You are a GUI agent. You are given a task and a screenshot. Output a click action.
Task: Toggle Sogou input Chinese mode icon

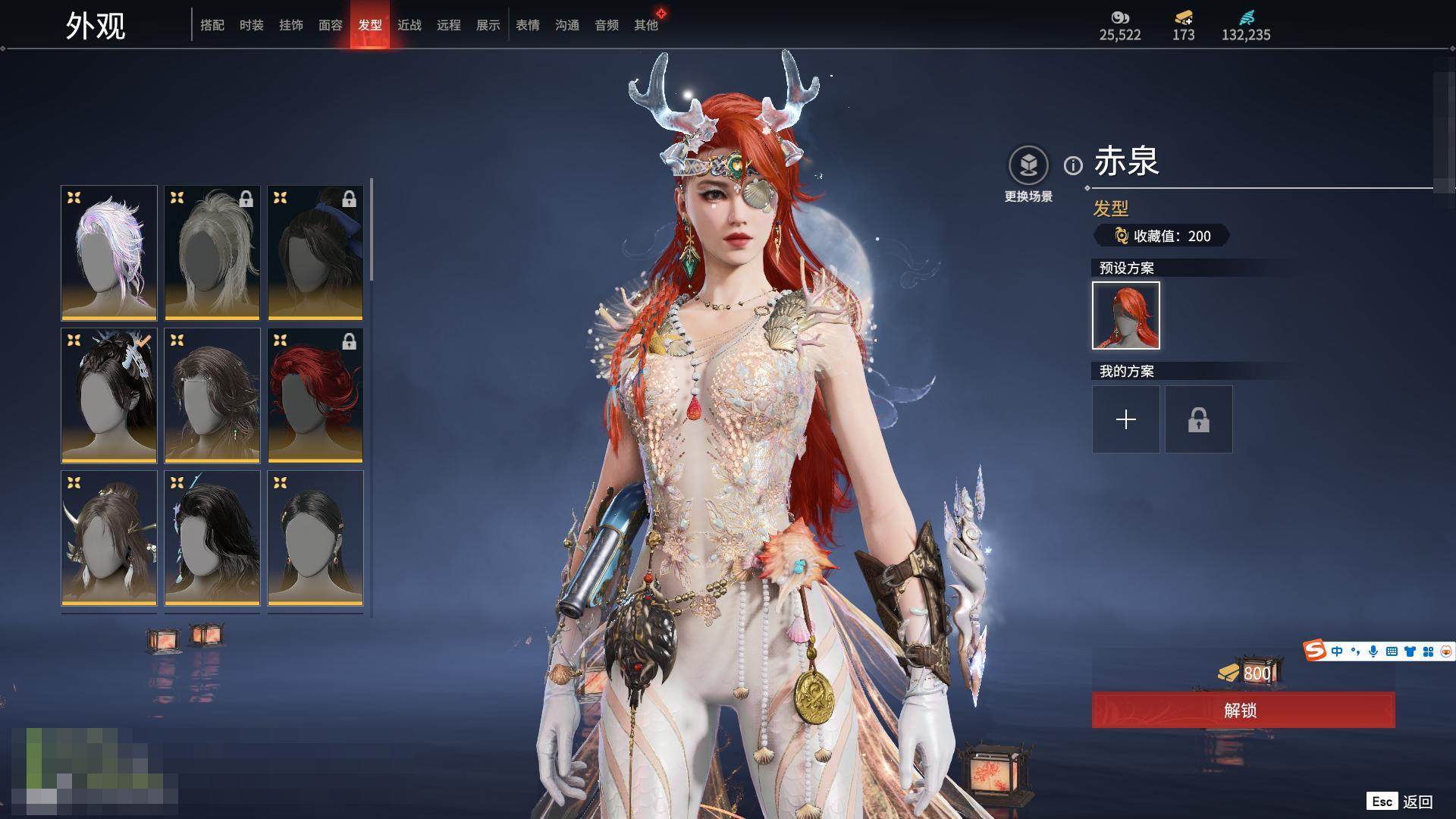(x=1337, y=651)
